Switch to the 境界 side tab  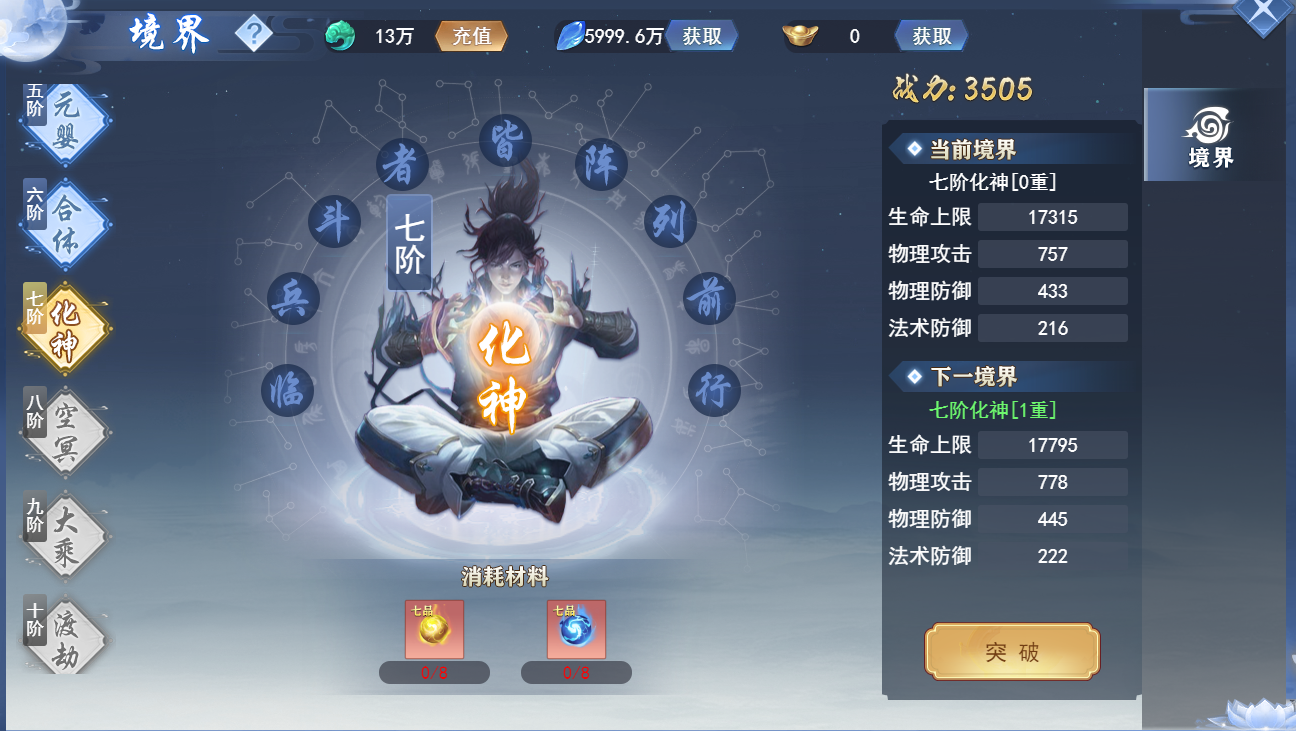[1210, 136]
